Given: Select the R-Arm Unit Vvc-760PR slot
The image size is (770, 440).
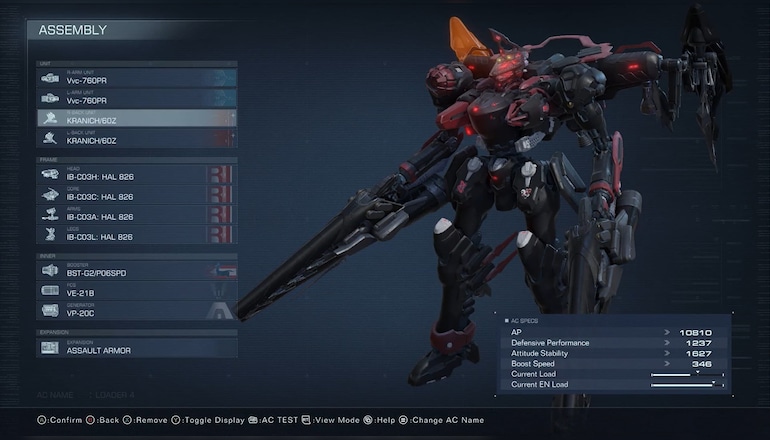Looking at the screenshot, I should coord(136,78).
